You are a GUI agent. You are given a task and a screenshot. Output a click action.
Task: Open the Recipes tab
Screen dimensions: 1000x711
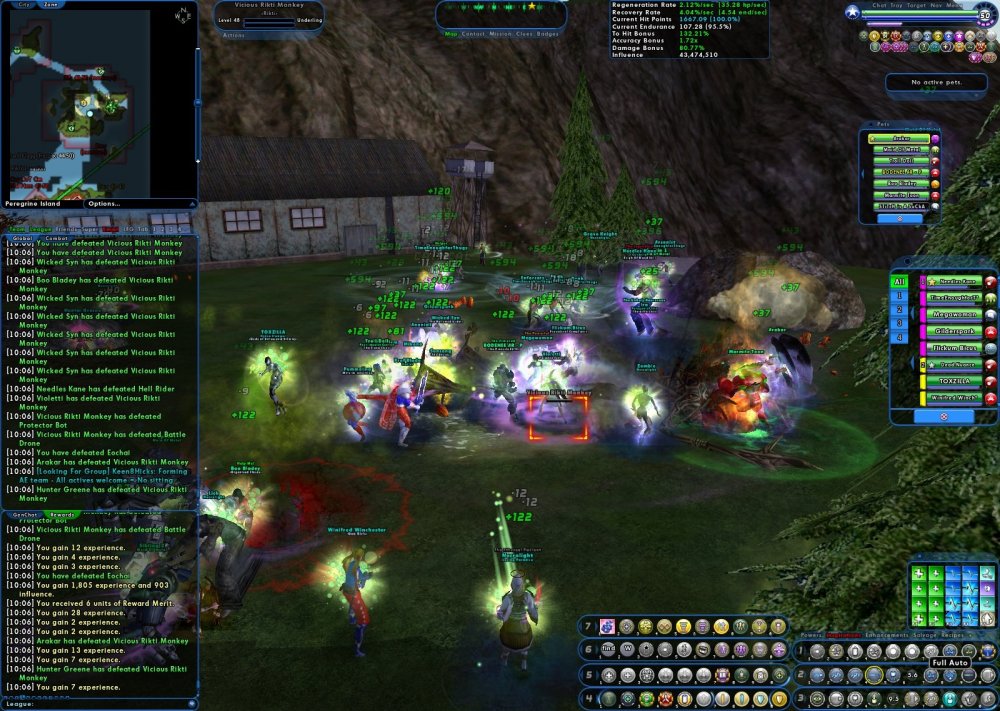tap(955, 635)
